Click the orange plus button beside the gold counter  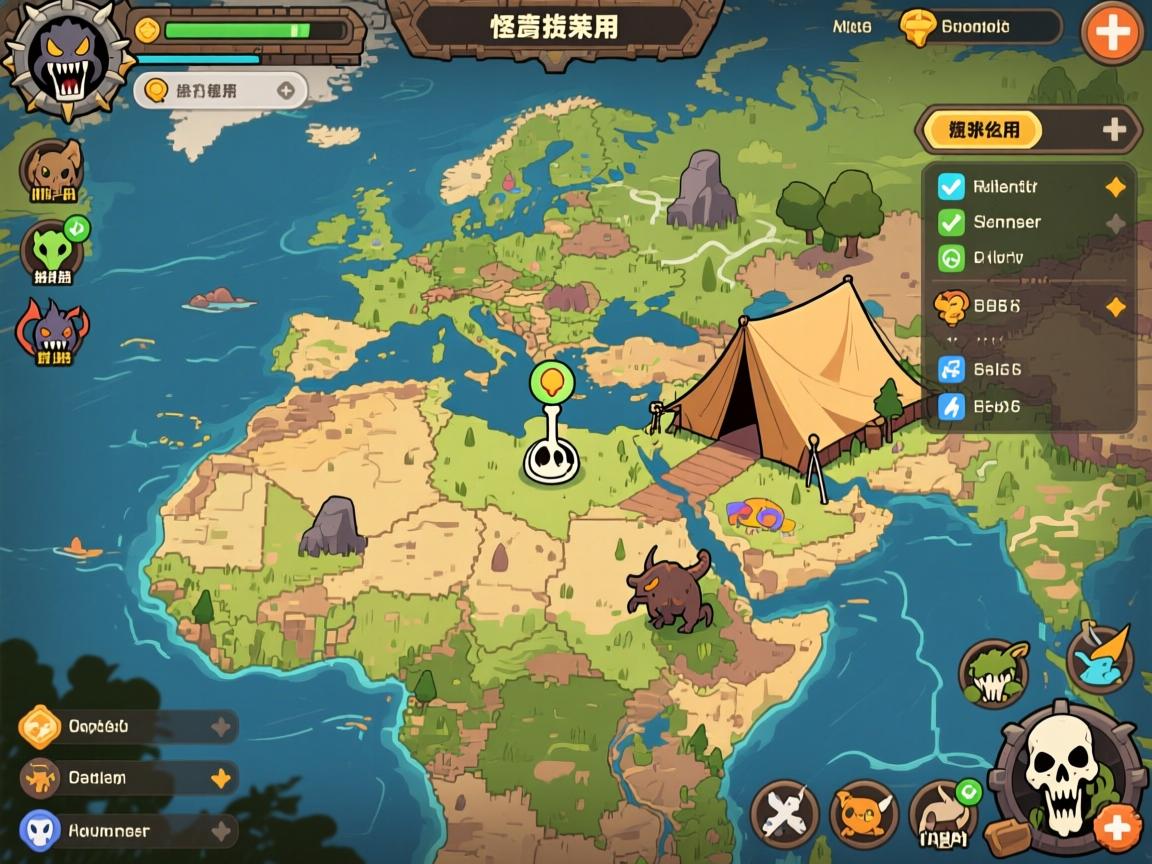(1112, 34)
